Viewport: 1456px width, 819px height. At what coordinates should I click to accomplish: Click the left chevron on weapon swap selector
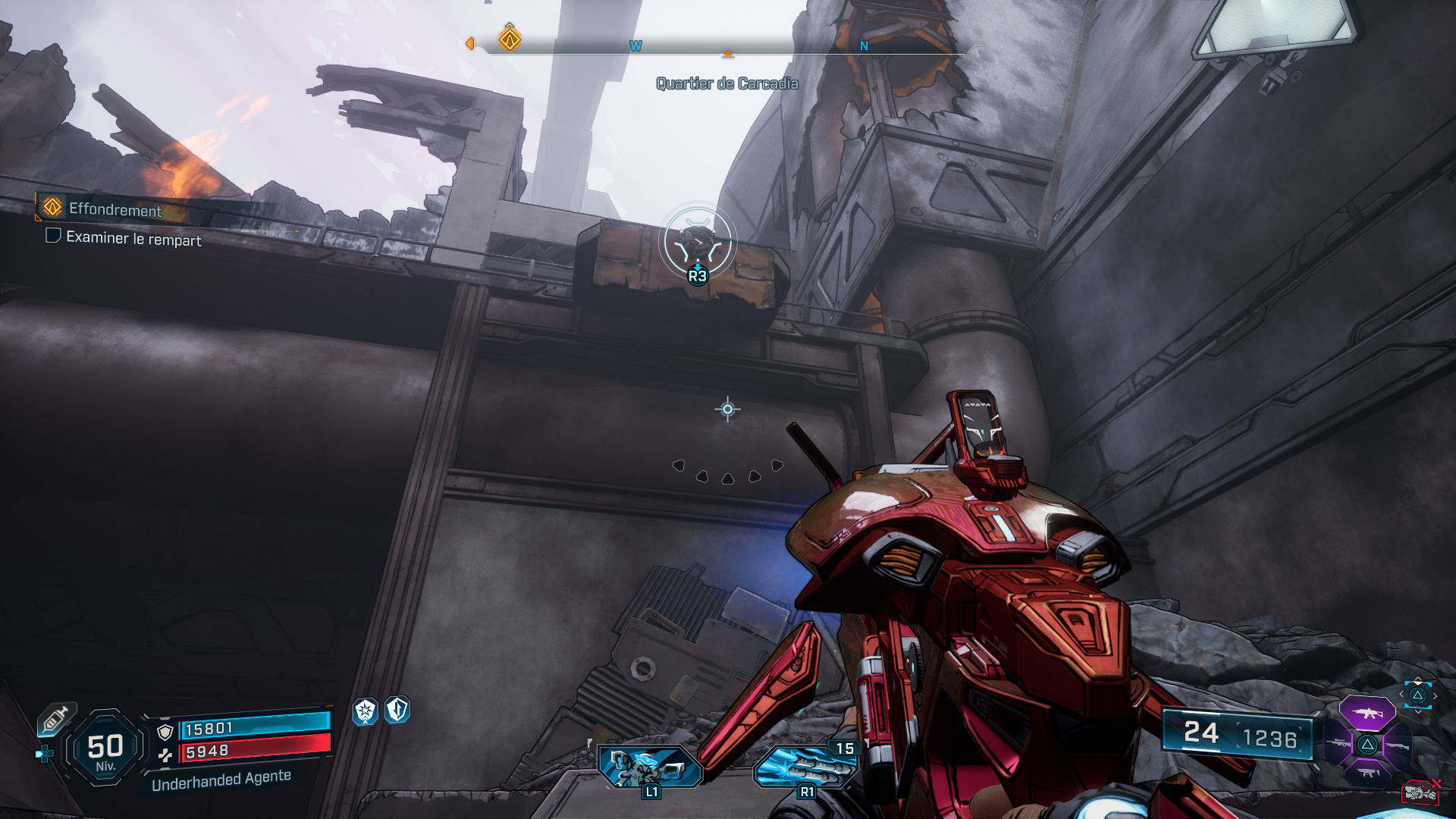(1401, 694)
